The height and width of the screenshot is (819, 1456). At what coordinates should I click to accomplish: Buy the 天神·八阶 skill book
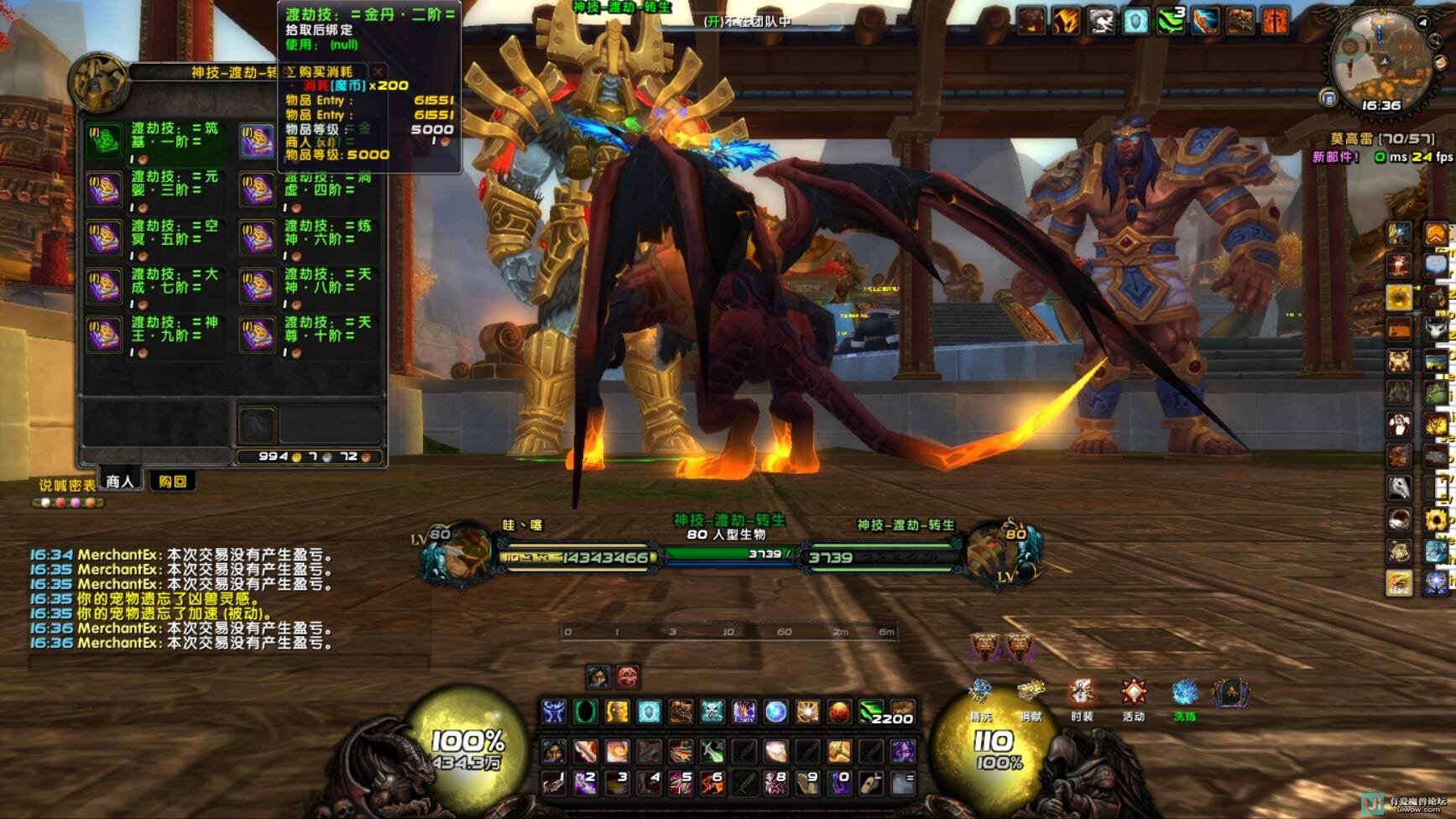tap(258, 286)
